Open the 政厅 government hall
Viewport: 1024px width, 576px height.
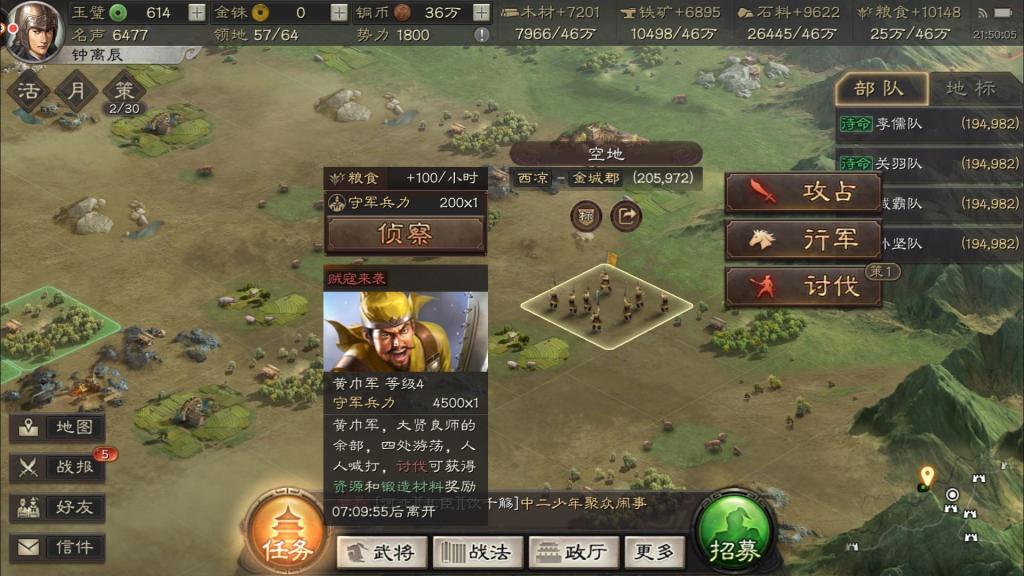[574, 551]
